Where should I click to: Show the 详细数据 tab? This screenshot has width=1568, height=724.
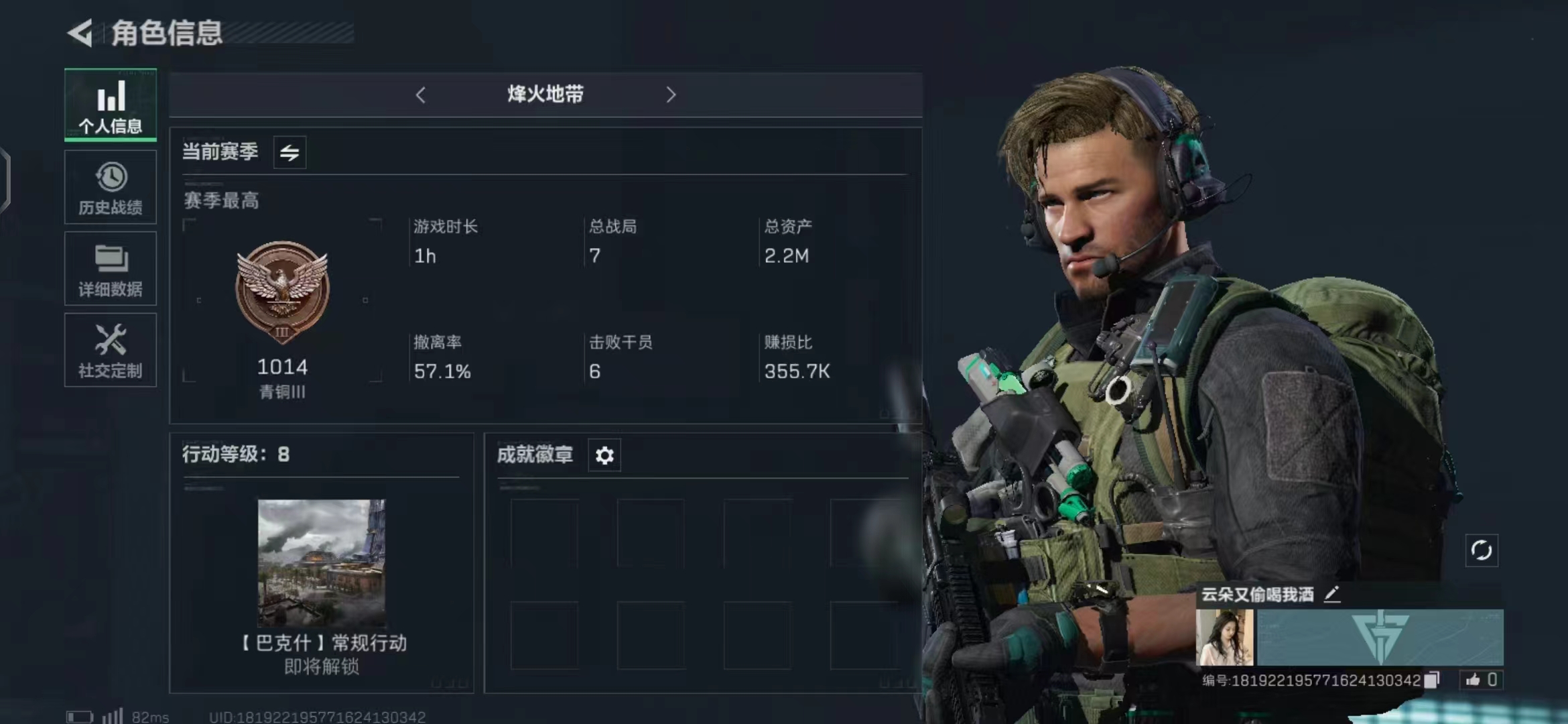click(111, 269)
